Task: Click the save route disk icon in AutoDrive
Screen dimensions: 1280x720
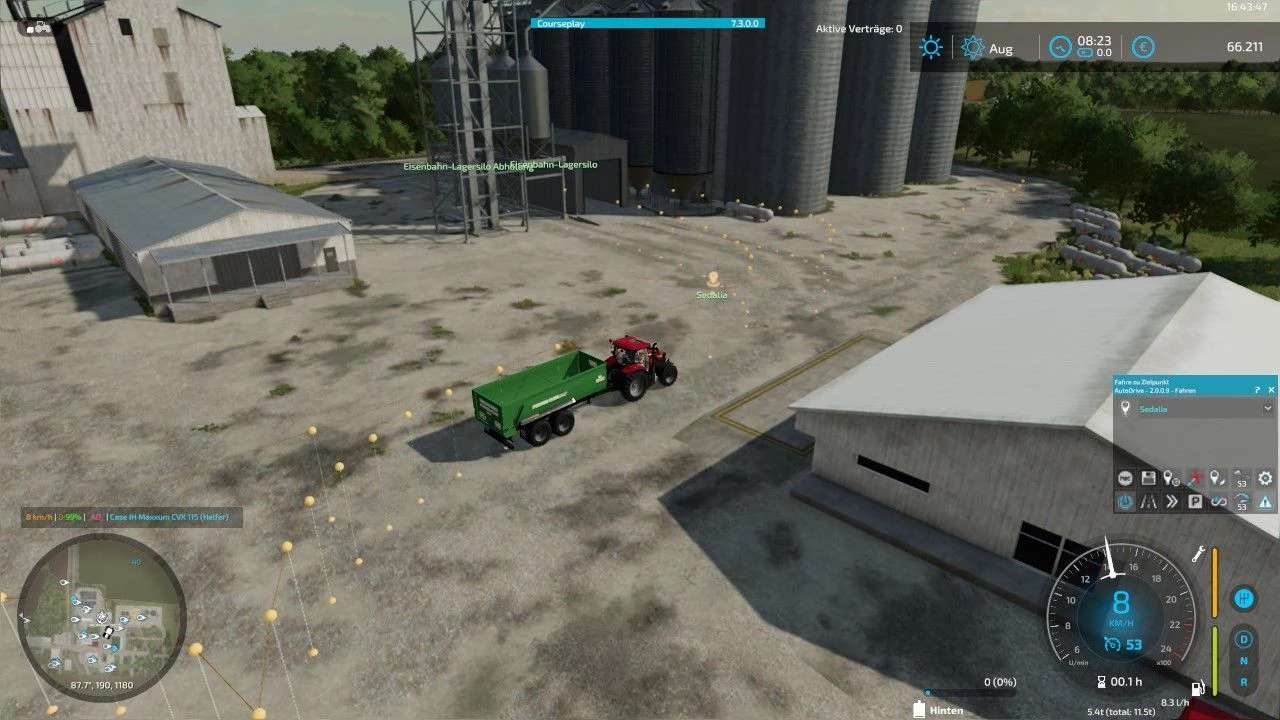Action: (1148, 479)
